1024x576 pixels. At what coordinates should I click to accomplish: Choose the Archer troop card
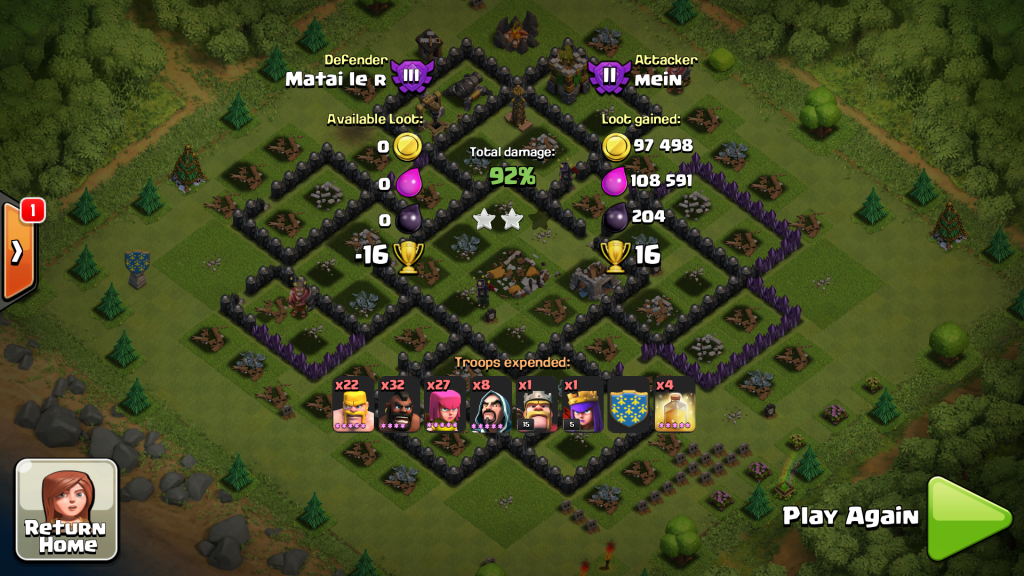445,405
